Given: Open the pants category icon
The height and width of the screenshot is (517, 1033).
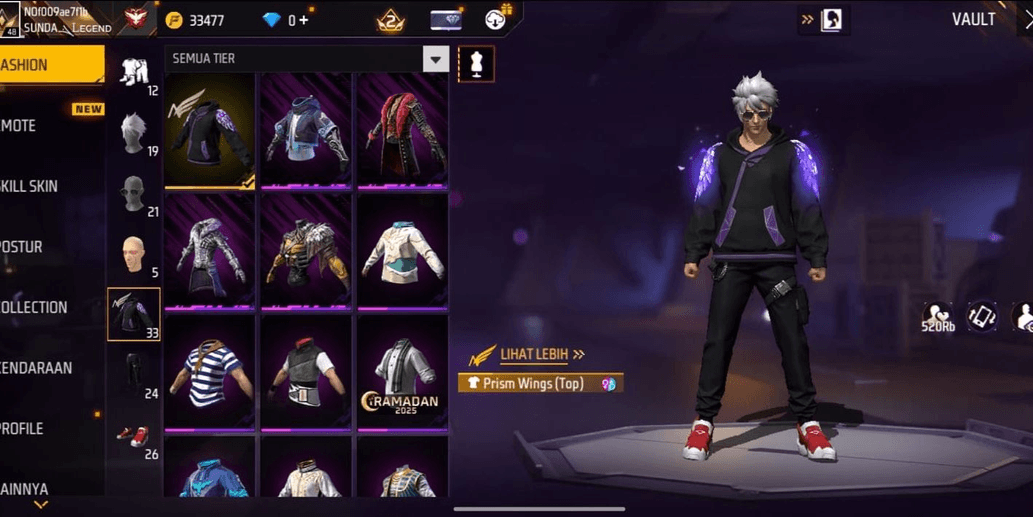Looking at the screenshot, I should [134, 374].
